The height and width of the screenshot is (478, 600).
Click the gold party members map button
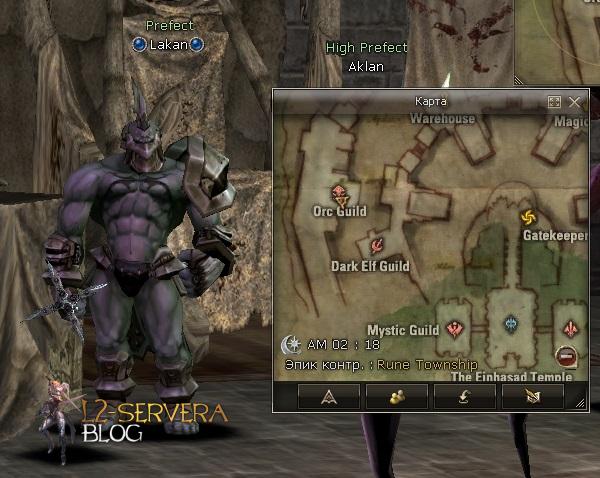(395, 397)
